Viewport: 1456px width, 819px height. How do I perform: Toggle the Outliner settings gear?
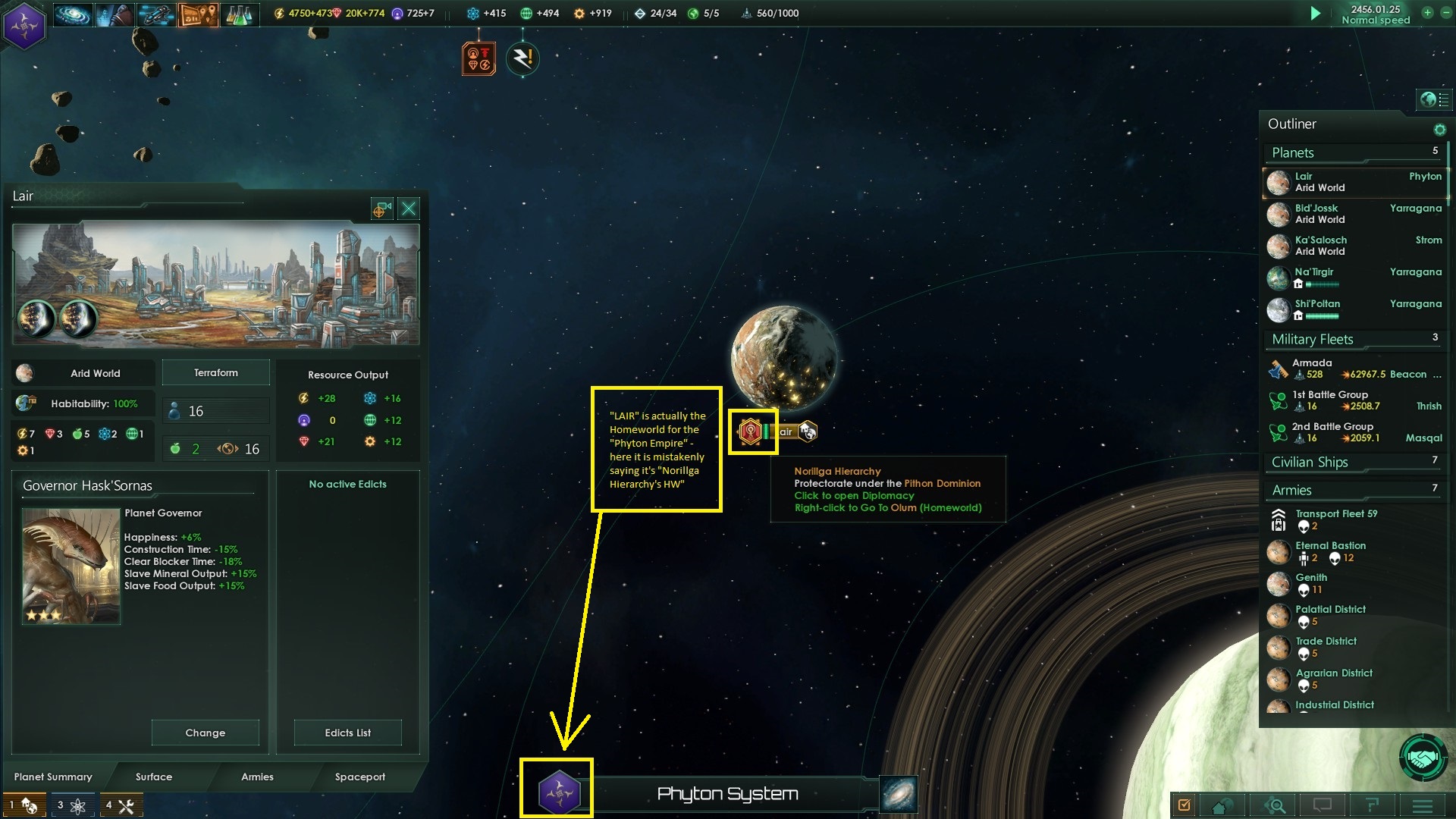point(1440,129)
